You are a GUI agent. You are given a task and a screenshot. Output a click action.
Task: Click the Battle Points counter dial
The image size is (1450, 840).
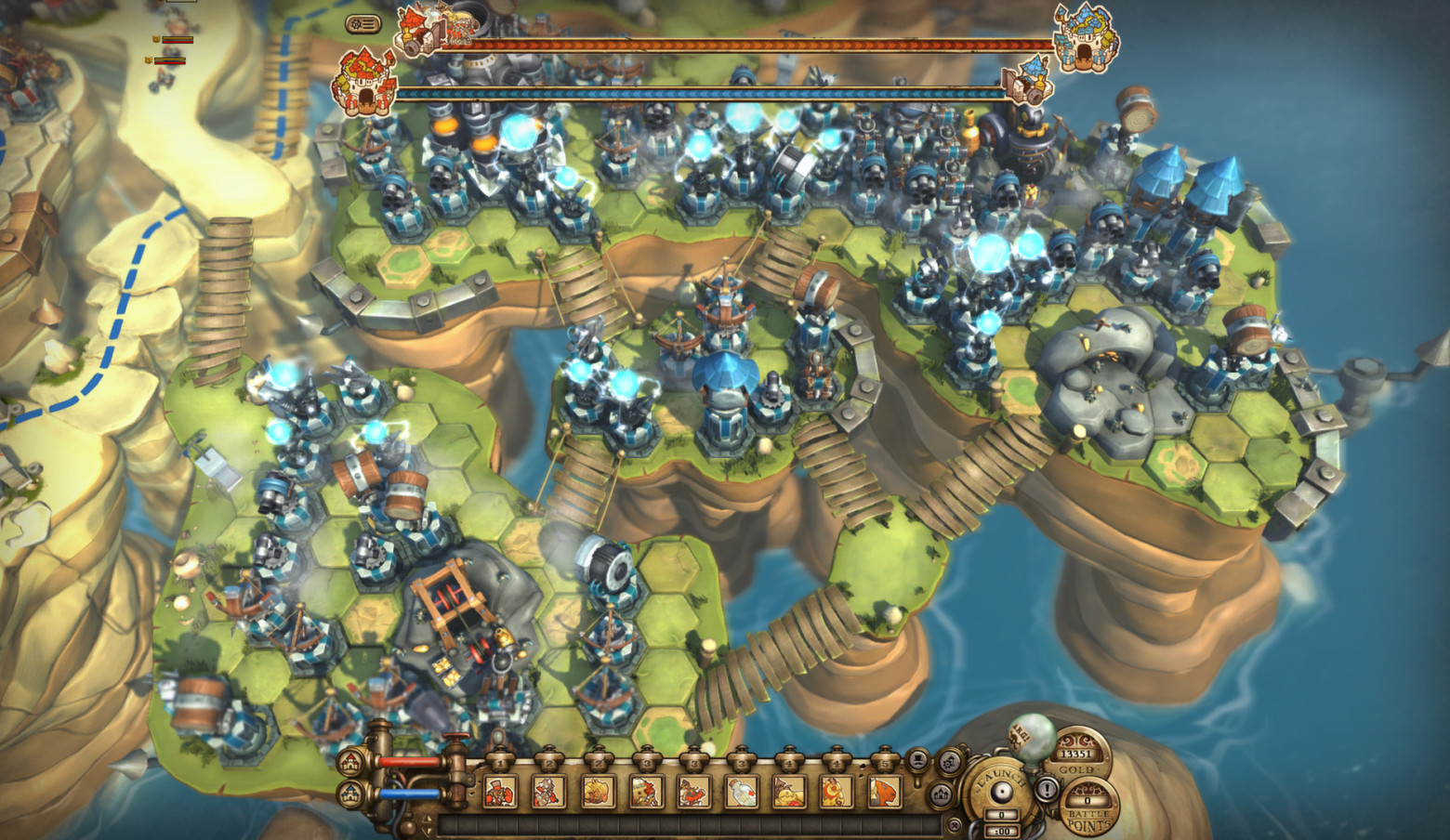pos(1087,800)
